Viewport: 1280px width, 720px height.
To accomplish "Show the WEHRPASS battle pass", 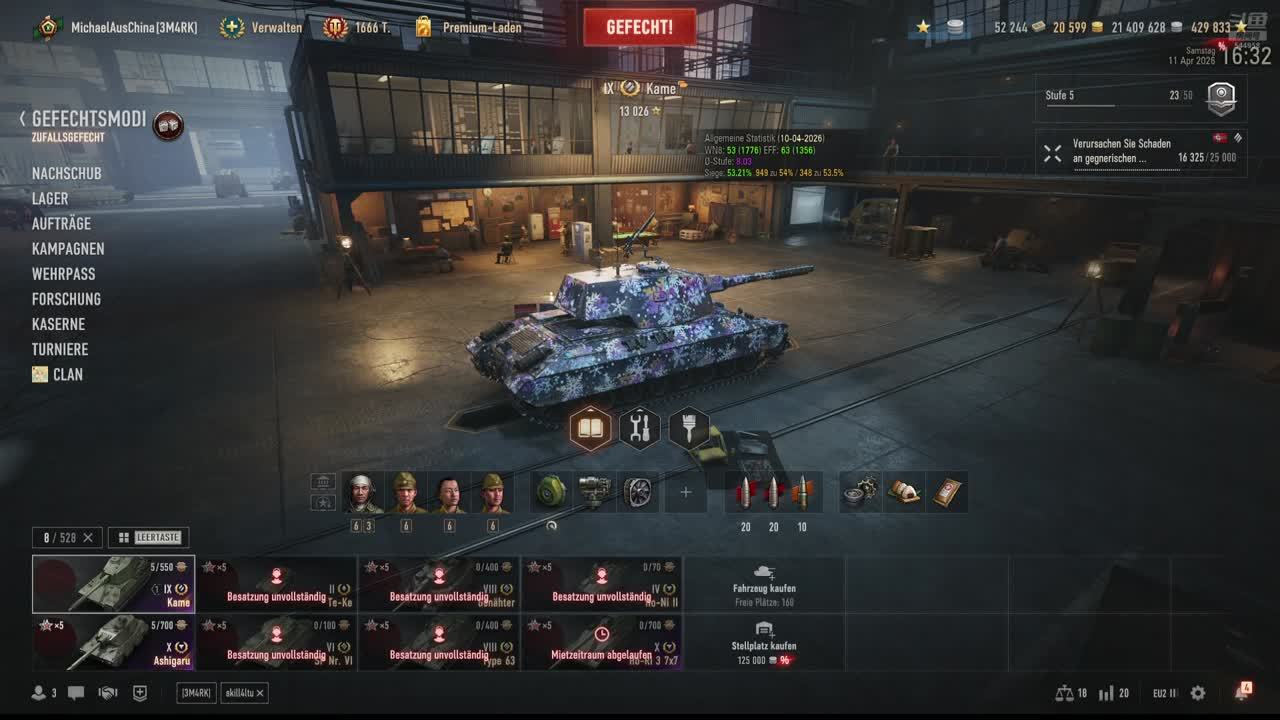I will [x=63, y=274].
